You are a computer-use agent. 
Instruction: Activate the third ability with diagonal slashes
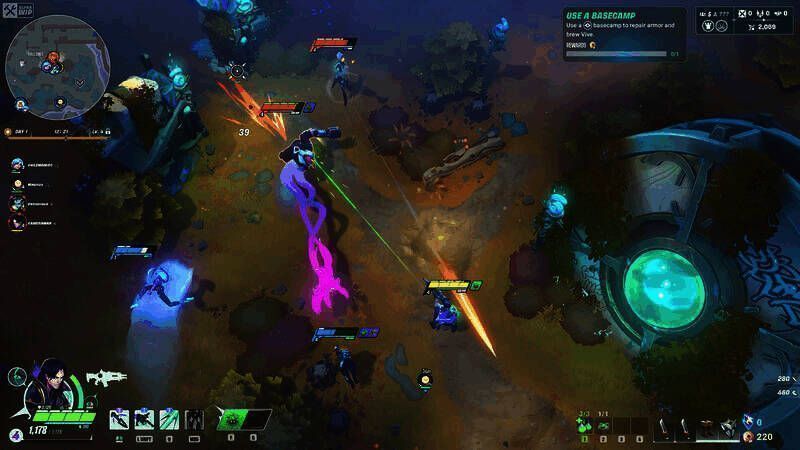click(x=169, y=419)
